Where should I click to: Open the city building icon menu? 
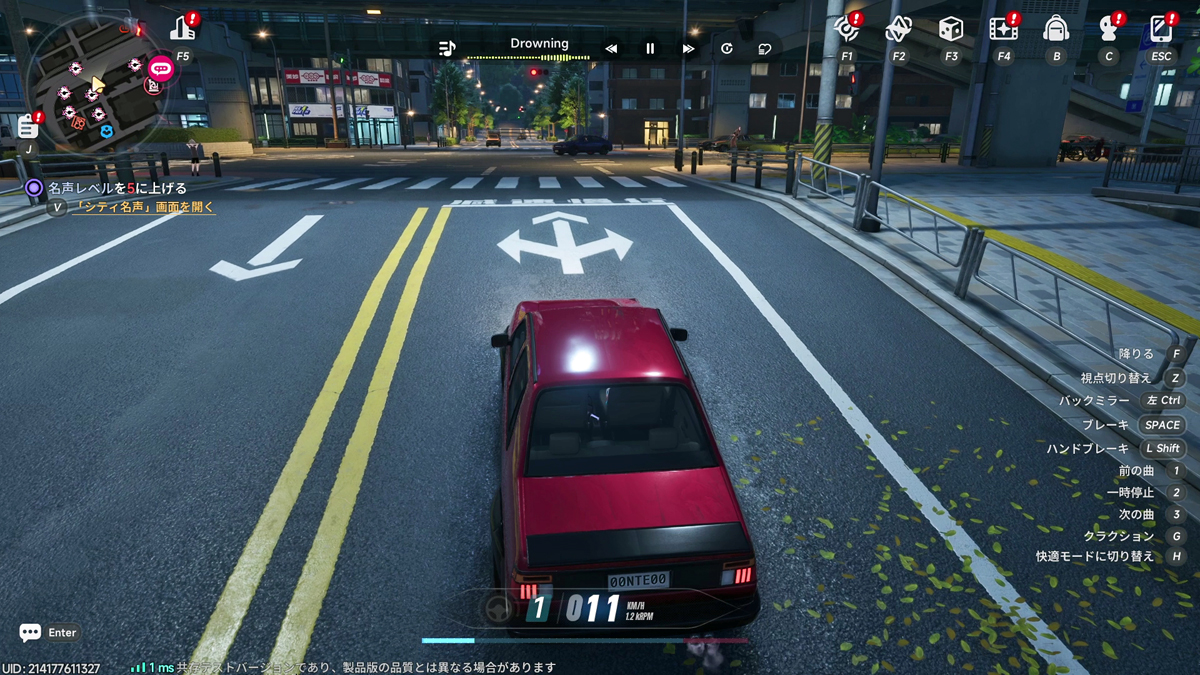(183, 28)
